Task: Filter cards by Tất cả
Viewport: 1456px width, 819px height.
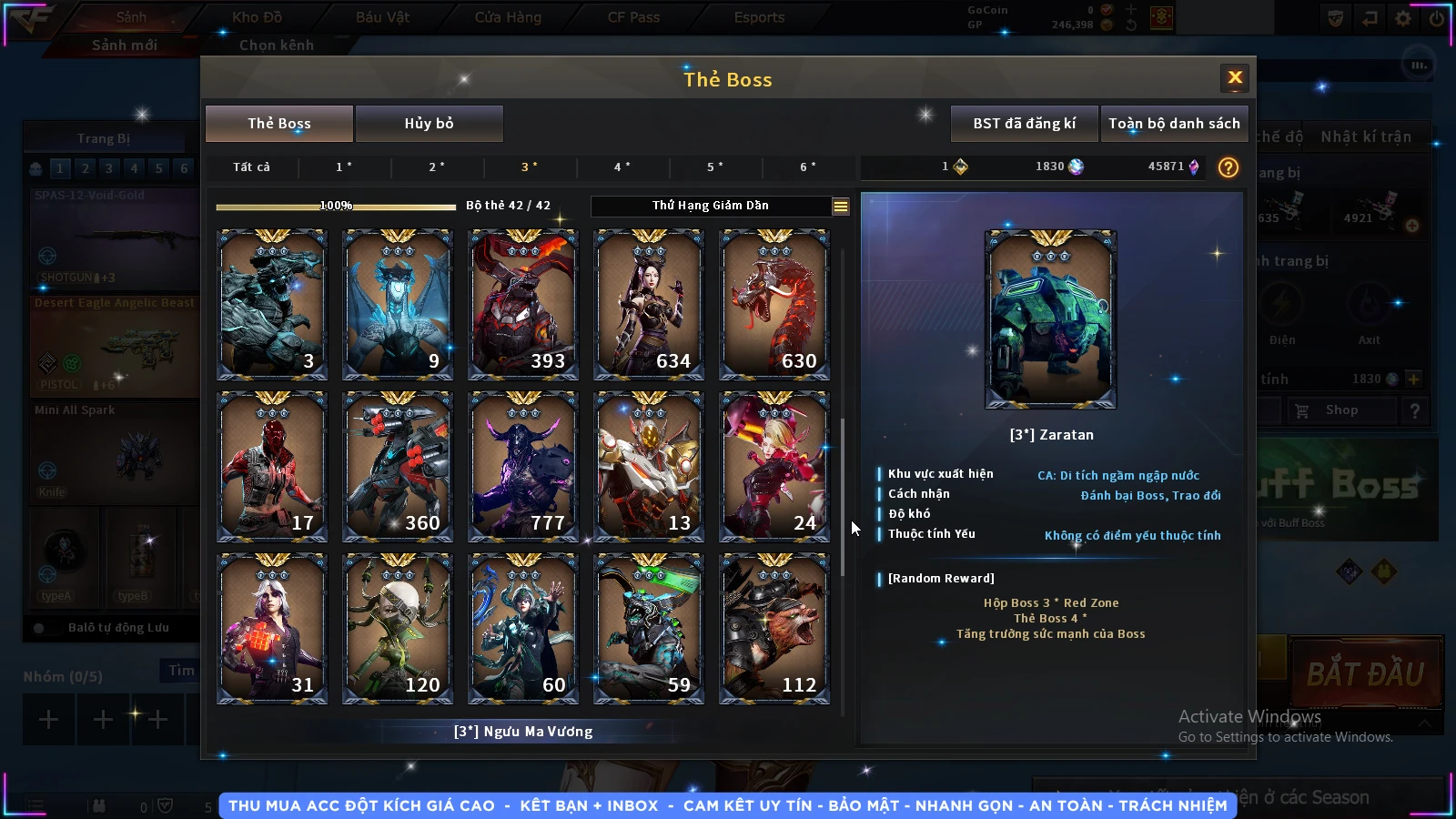Action: [x=251, y=167]
